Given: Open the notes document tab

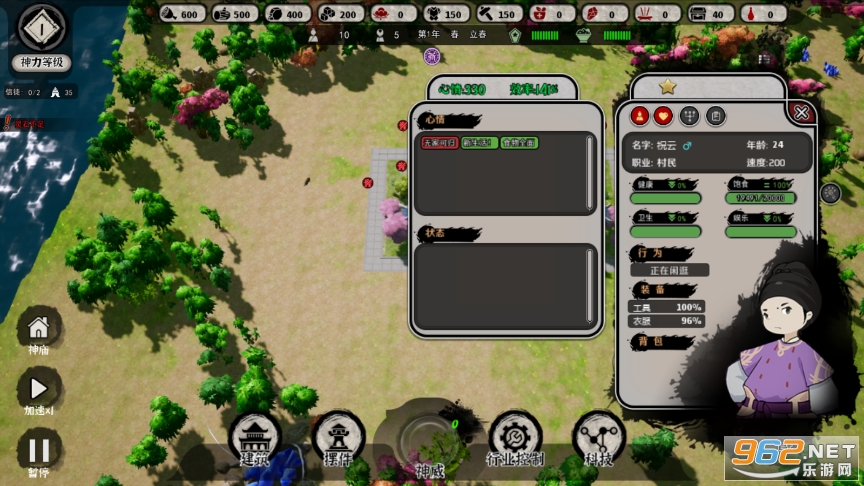Looking at the screenshot, I should click(715, 116).
